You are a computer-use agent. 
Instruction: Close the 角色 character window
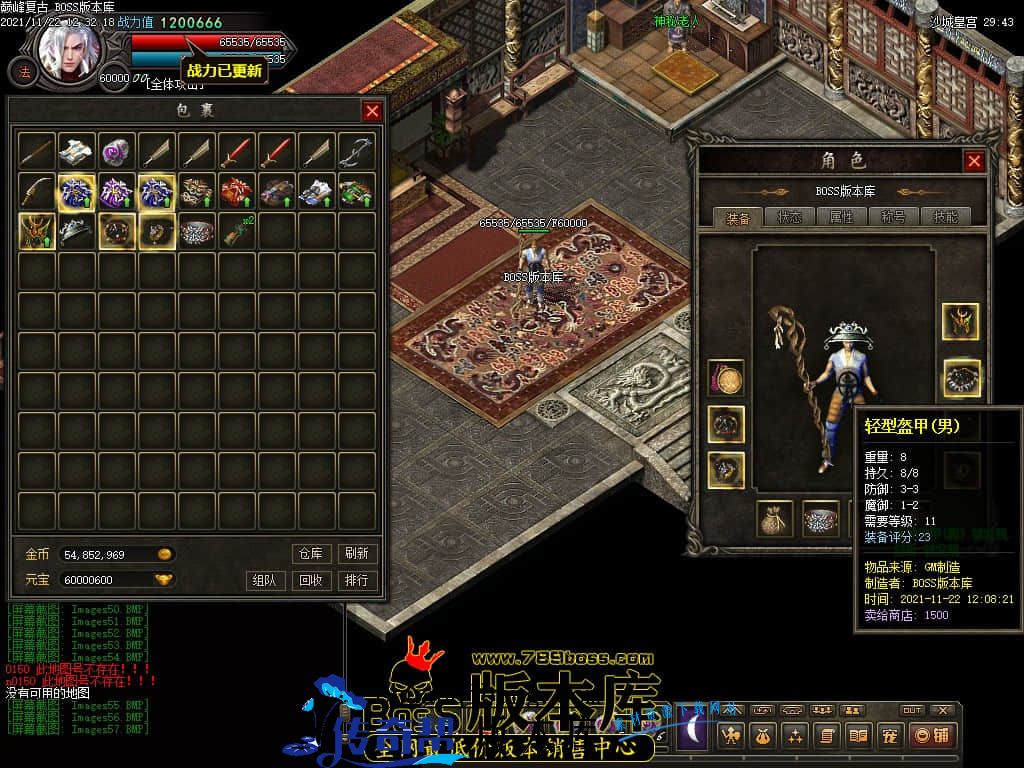coord(974,161)
